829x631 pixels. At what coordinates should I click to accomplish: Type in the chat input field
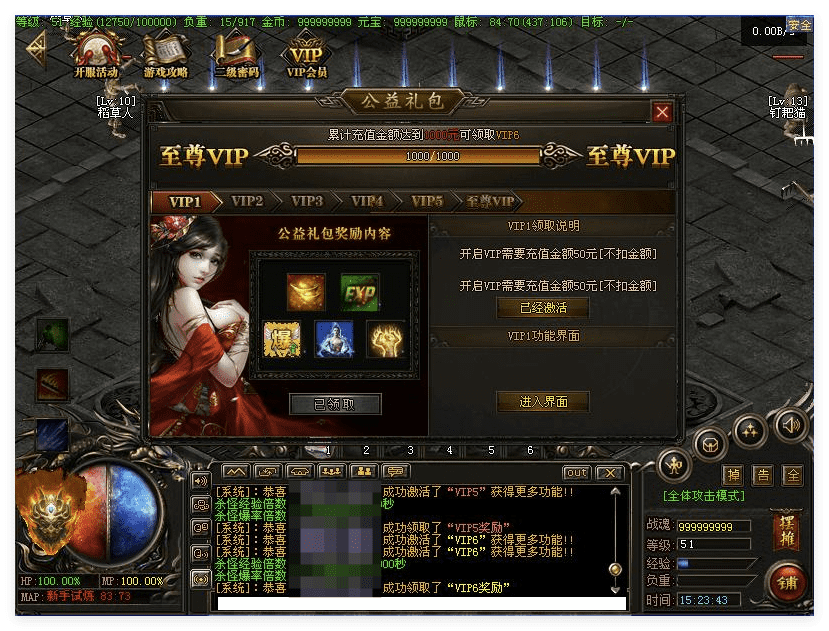(420, 604)
